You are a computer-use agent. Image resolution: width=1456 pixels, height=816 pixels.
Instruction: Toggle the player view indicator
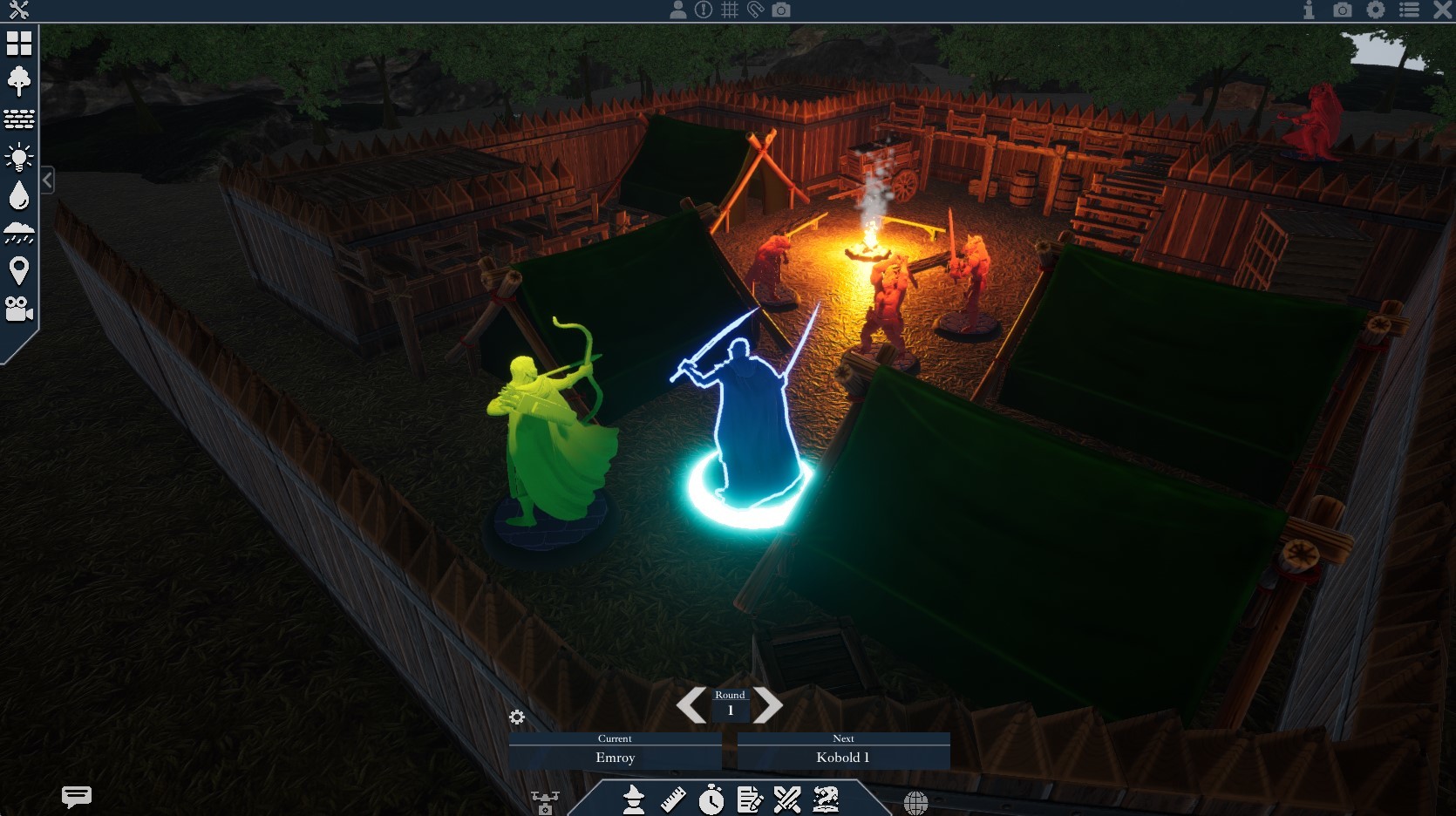tap(678, 10)
